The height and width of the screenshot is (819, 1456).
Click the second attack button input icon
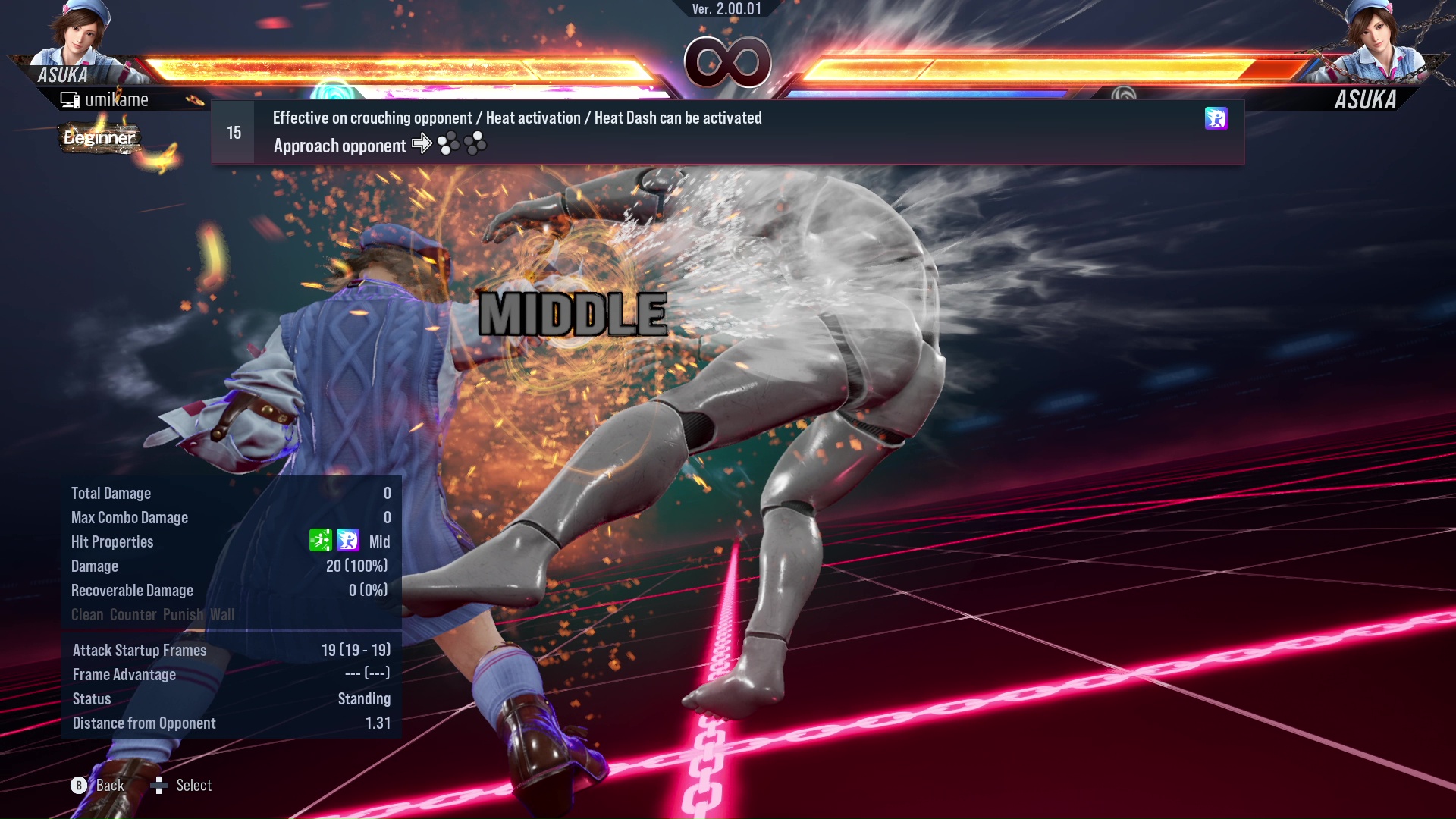click(x=476, y=143)
